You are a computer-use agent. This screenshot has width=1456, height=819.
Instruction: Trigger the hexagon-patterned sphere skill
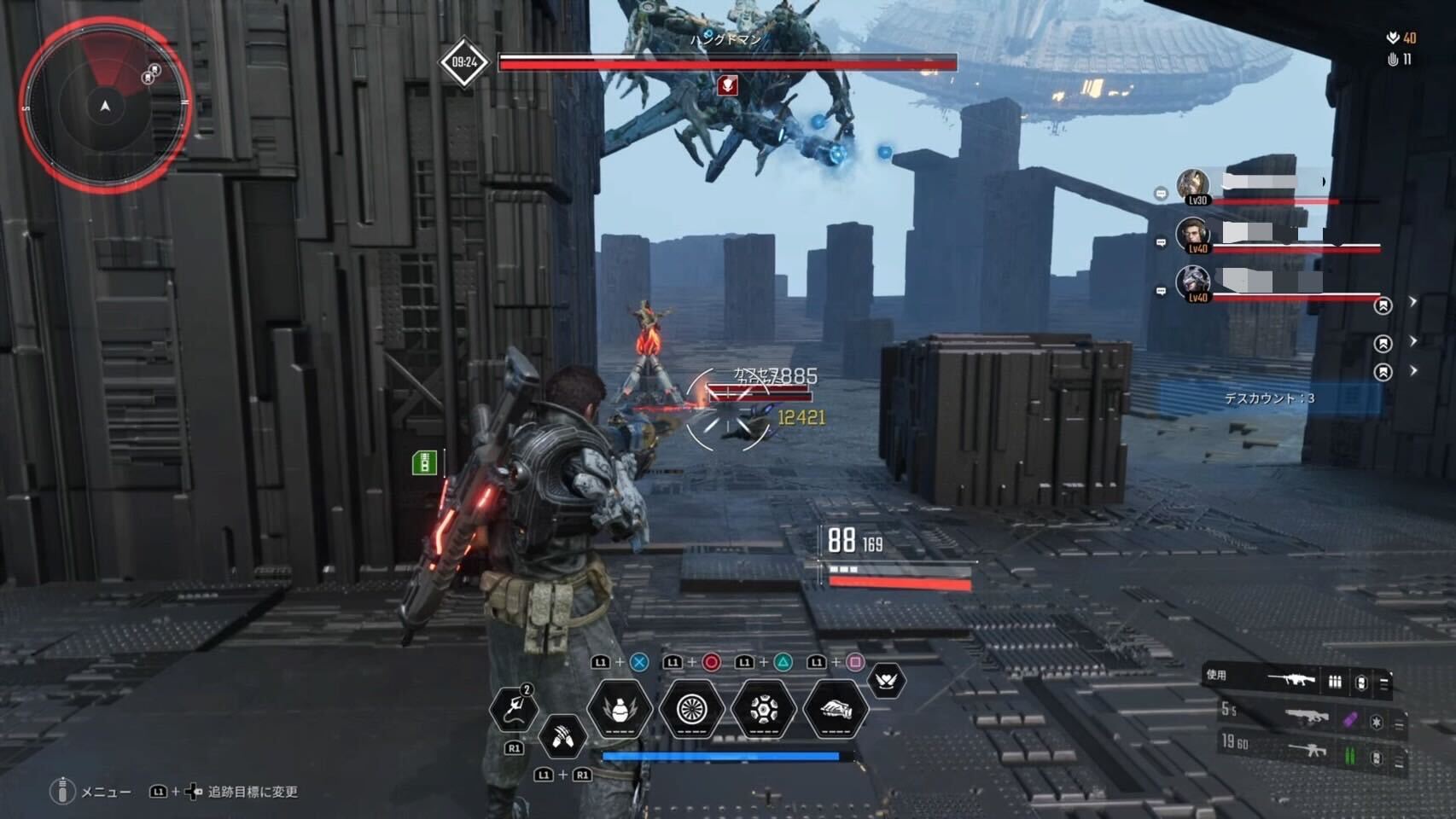click(x=764, y=709)
